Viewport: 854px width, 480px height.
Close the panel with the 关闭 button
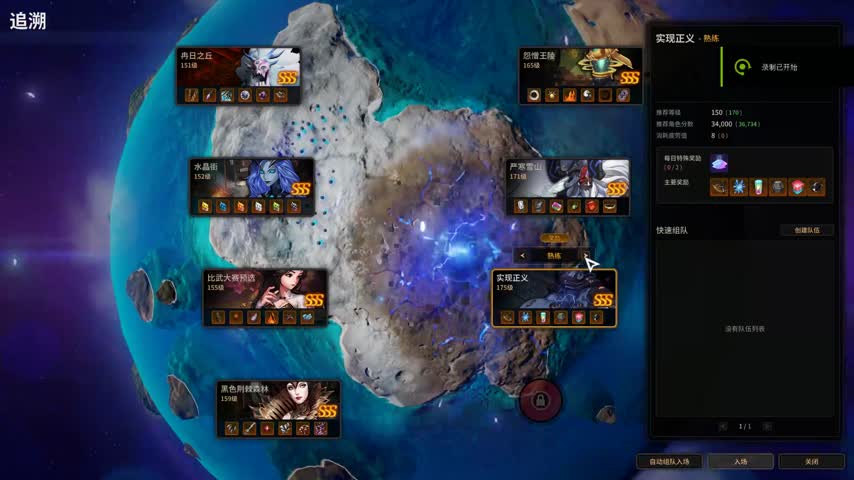click(x=811, y=461)
